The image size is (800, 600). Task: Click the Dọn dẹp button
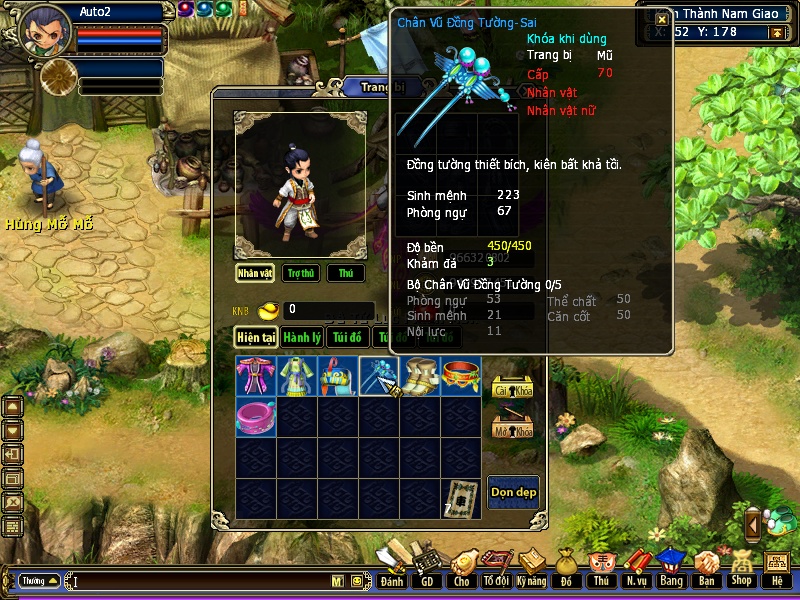pyautogui.click(x=513, y=492)
